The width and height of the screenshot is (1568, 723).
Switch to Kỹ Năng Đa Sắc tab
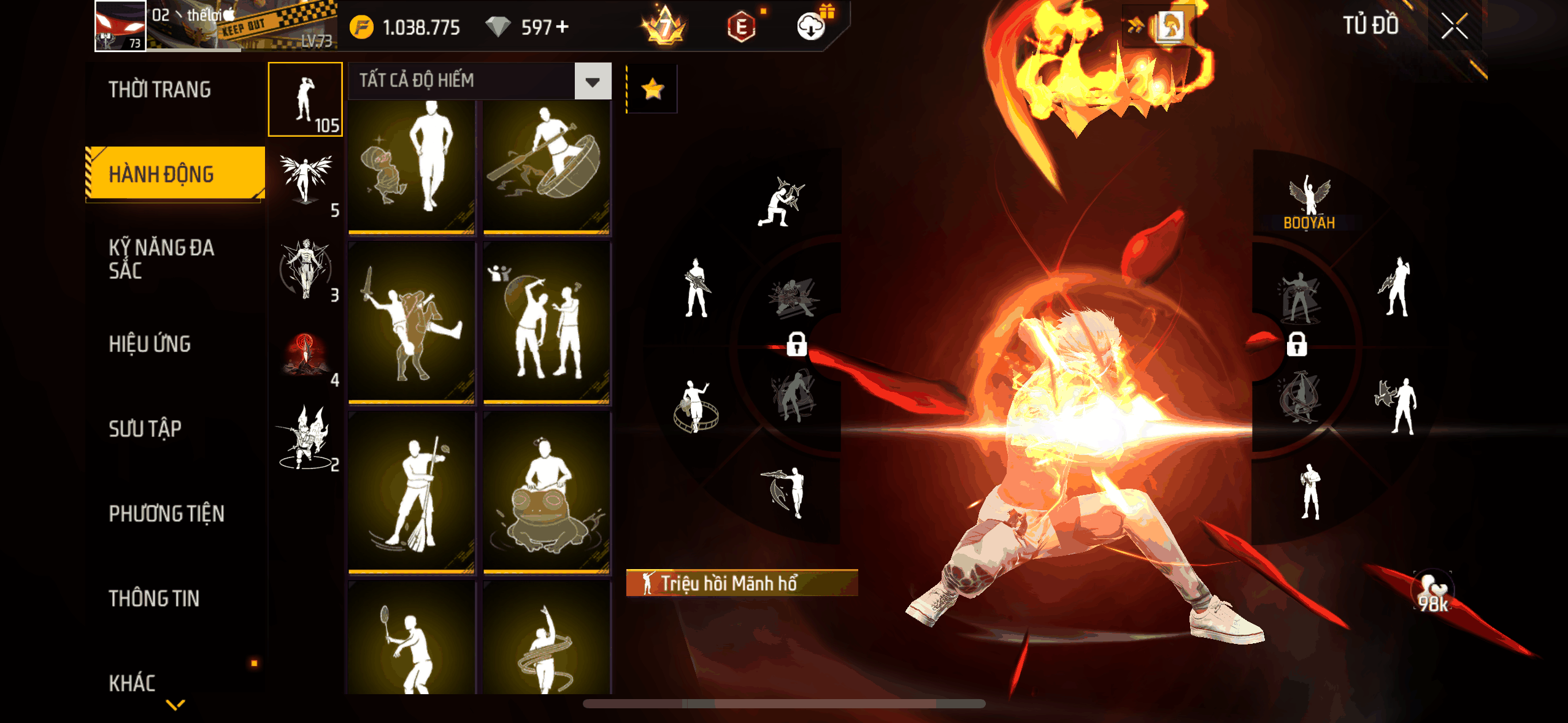[161, 259]
